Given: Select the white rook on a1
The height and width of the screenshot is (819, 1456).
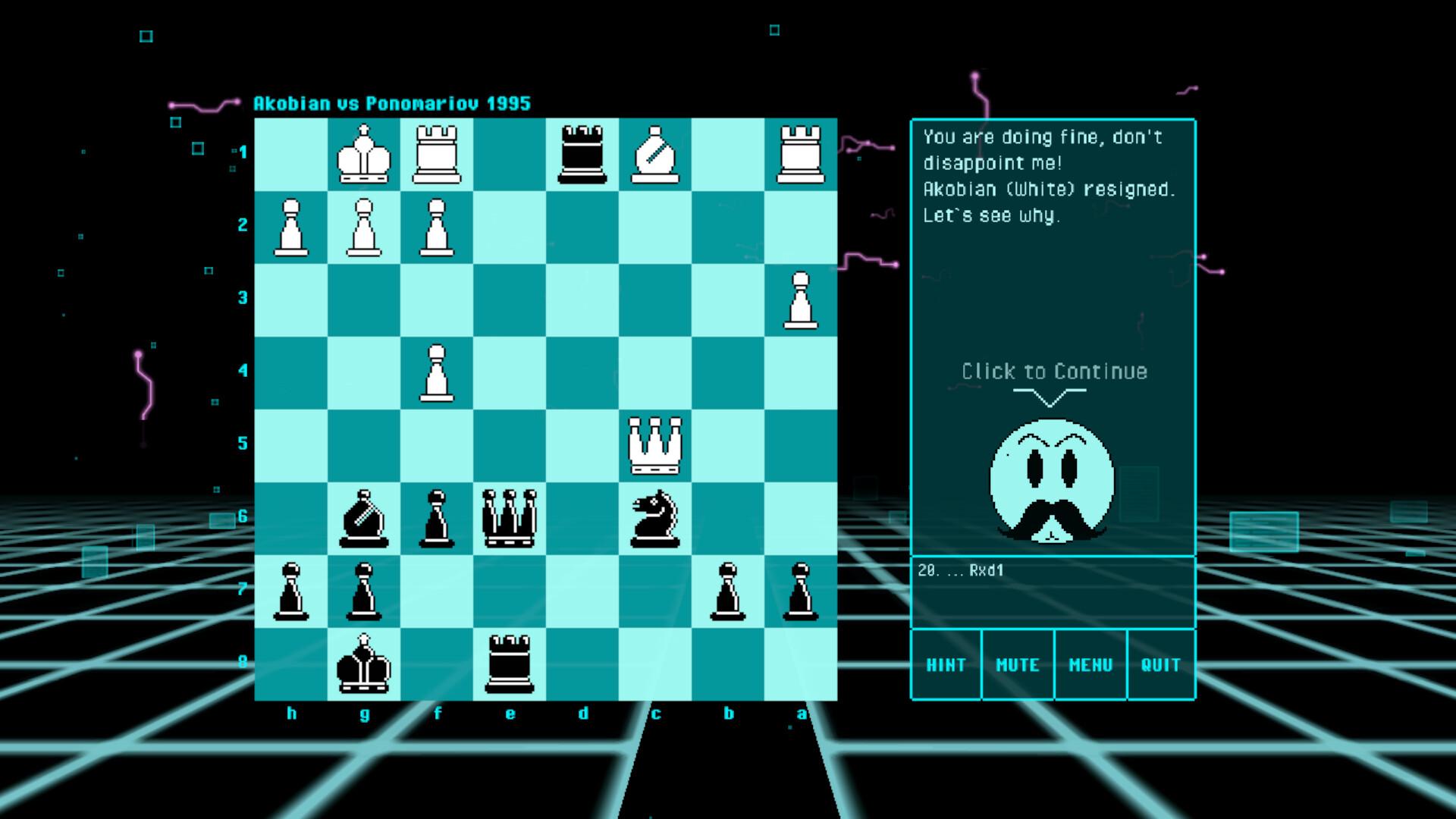Looking at the screenshot, I should [802, 152].
